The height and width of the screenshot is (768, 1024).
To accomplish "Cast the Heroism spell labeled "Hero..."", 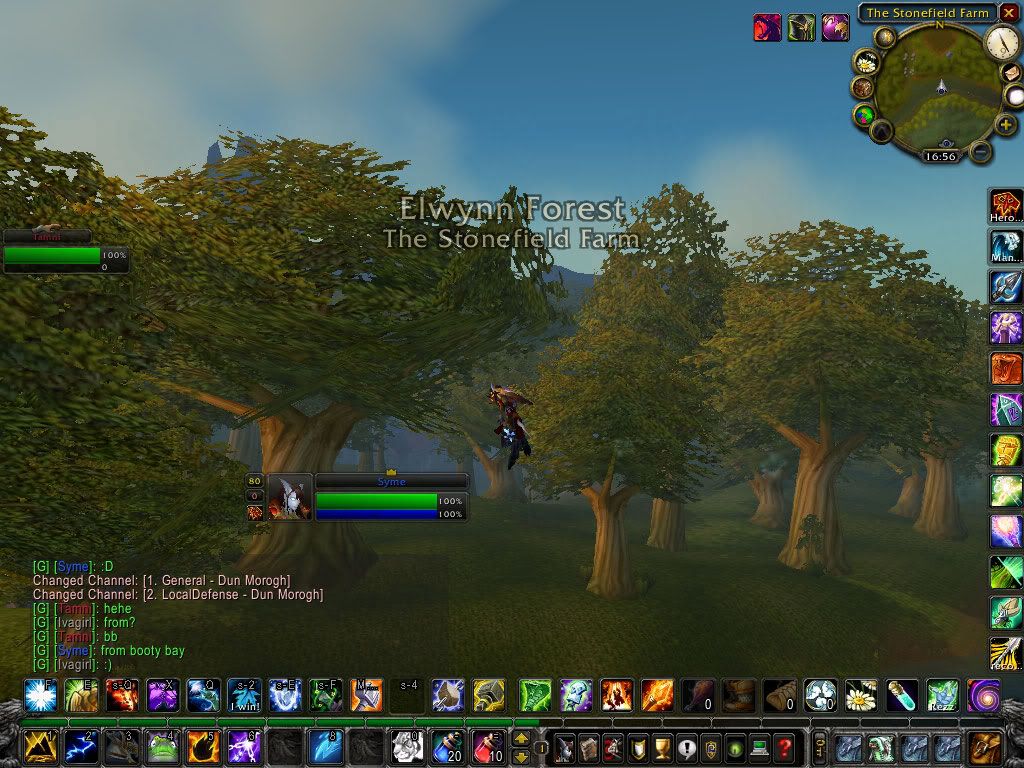I will 1006,205.
